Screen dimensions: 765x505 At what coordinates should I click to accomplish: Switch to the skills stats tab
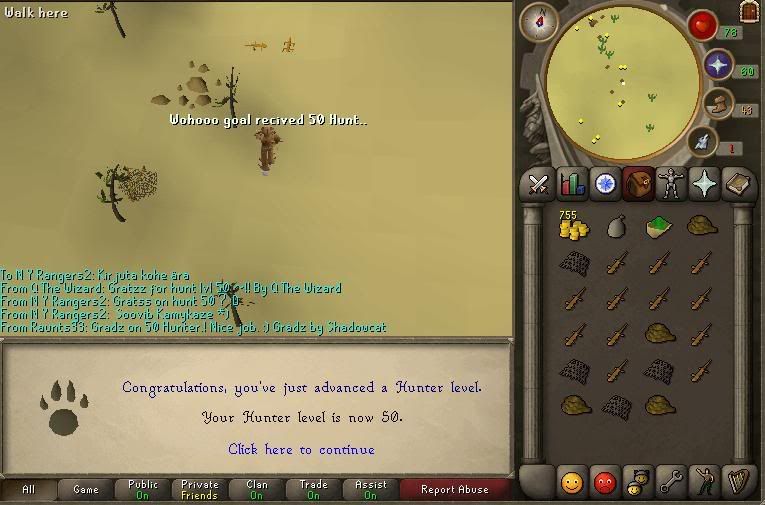tap(572, 184)
